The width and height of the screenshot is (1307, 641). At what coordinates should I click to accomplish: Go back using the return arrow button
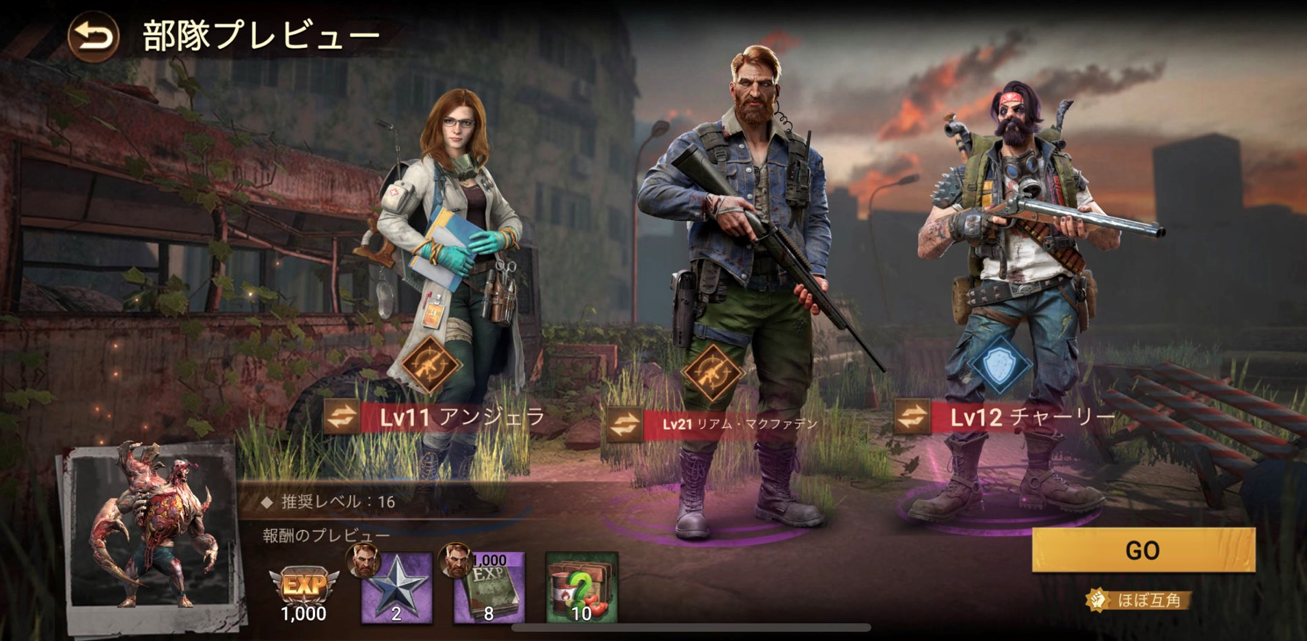93,38
